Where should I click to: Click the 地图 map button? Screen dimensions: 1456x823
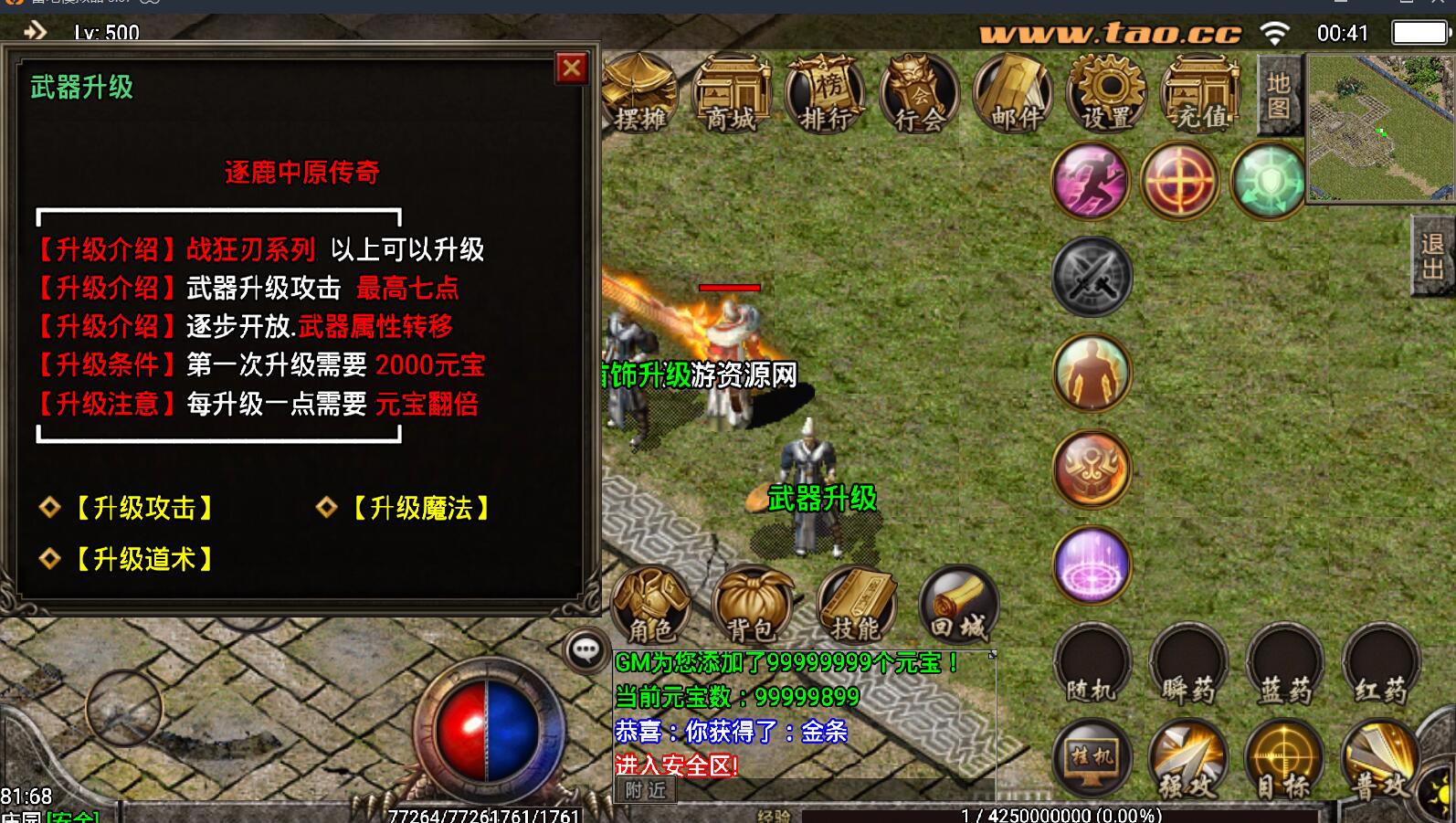(x=1279, y=96)
